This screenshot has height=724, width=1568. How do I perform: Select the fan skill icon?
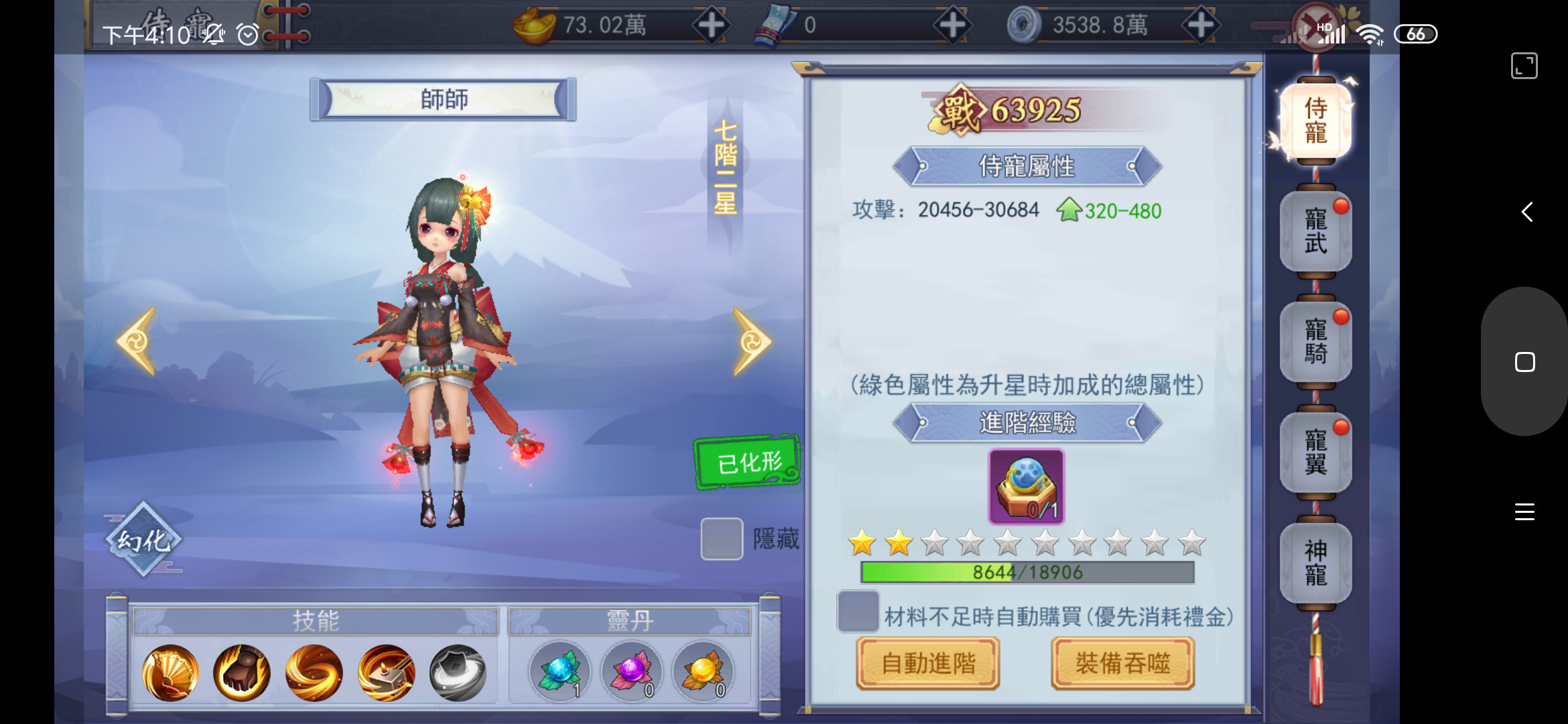coord(170,672)
